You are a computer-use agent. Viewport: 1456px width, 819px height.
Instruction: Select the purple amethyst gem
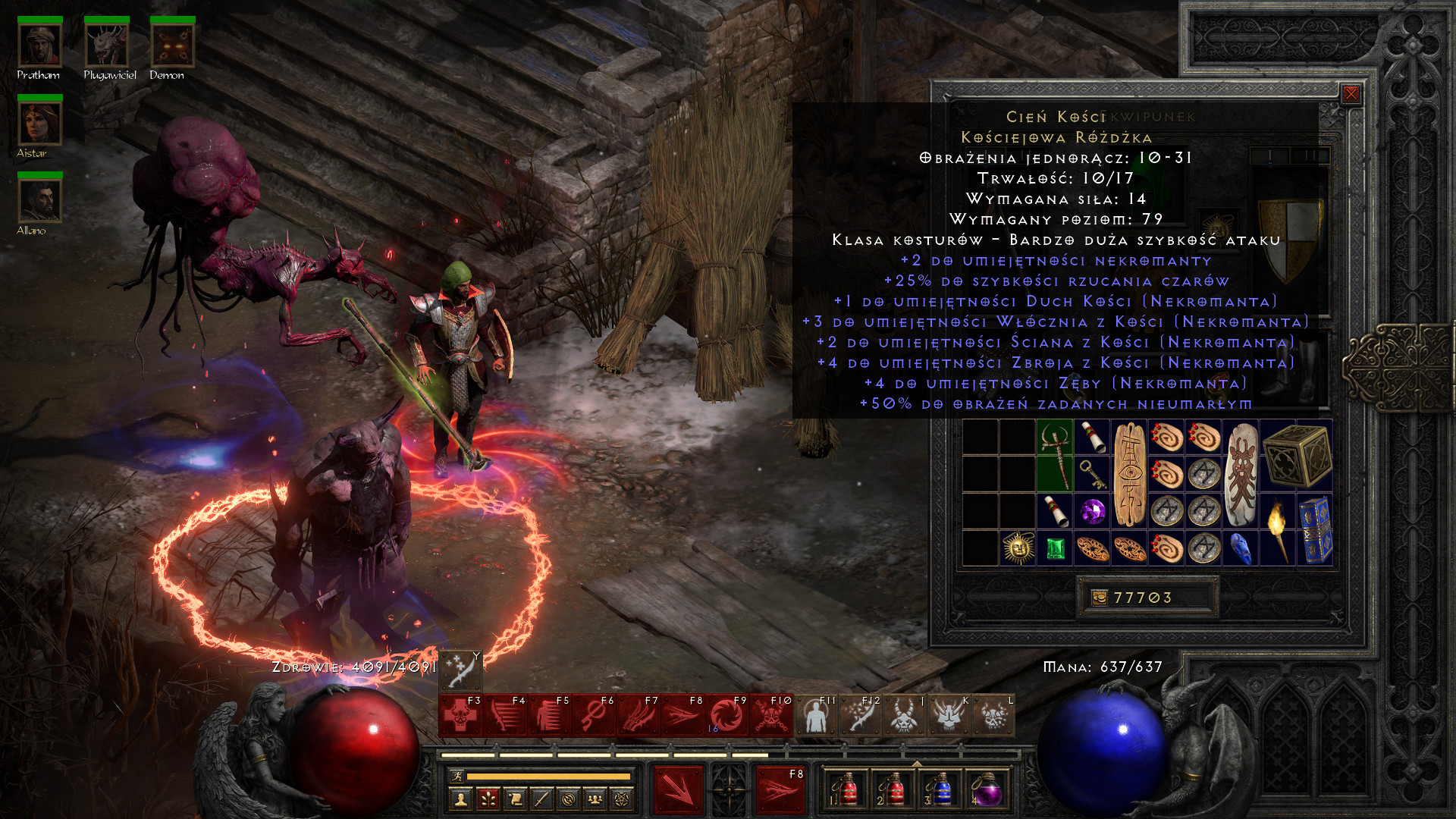click(x=1092, y=511)
